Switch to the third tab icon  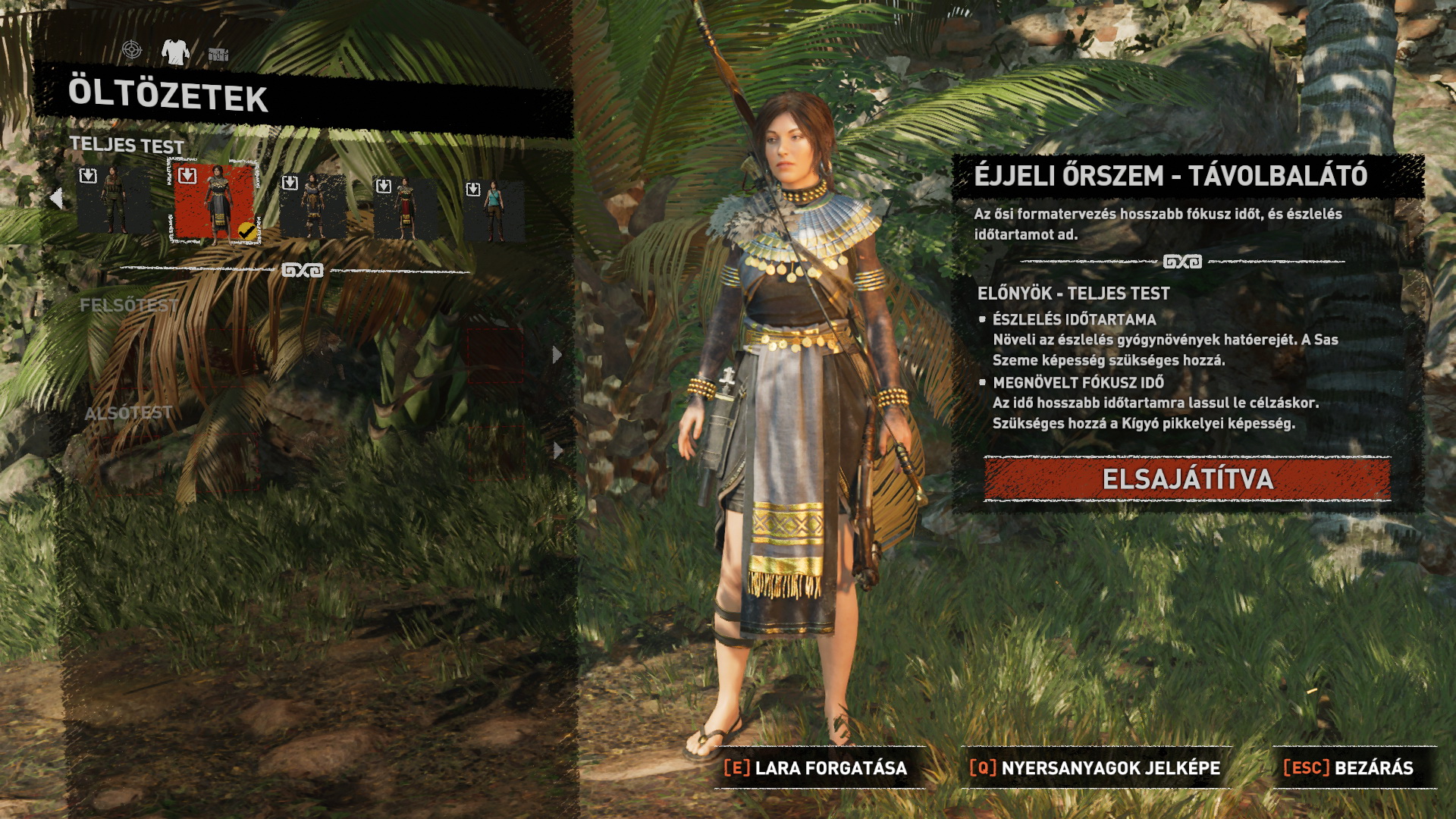coord(218,54)
